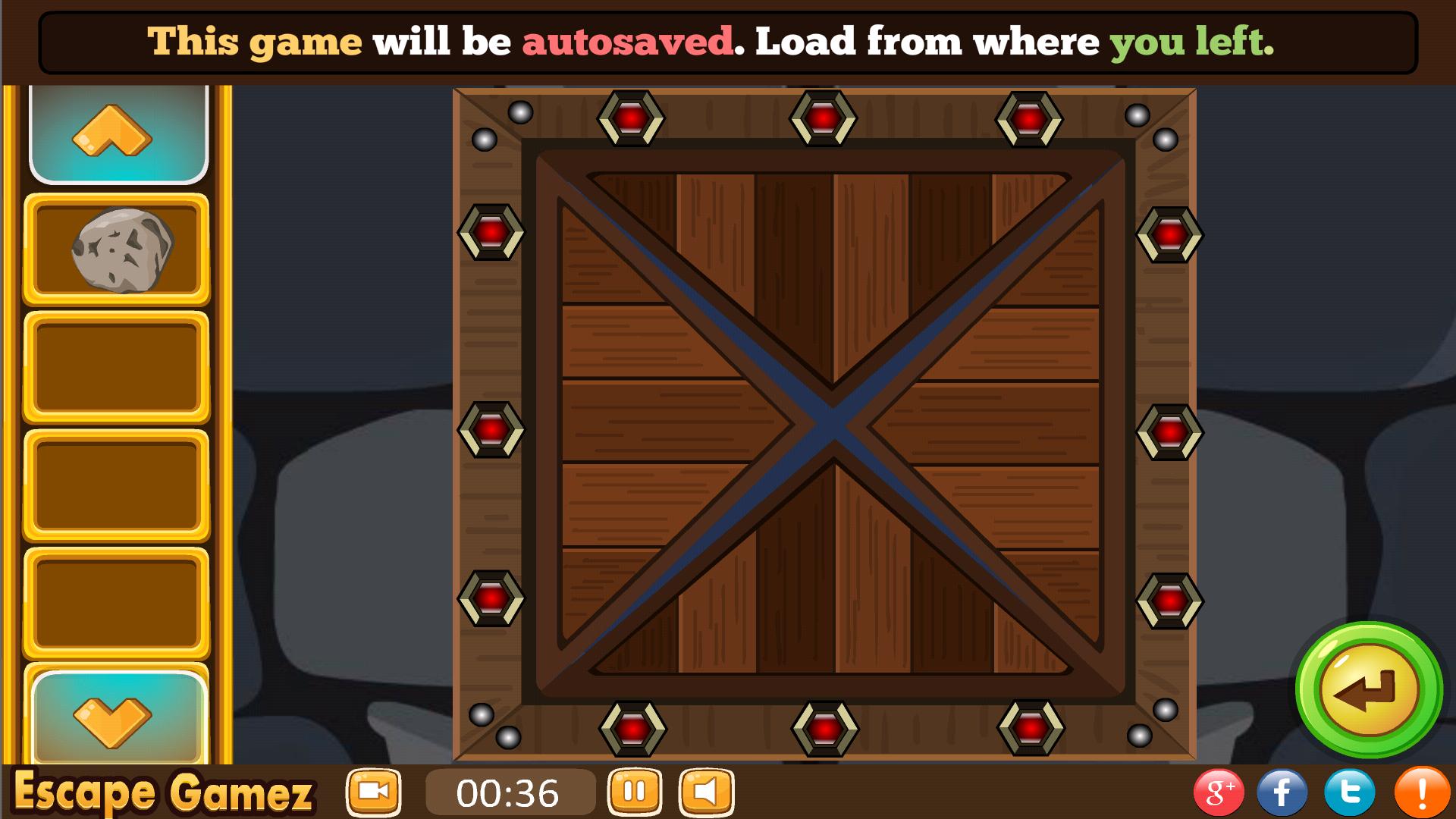The width and height of the screenshot is (1456, 819).
Task: Click the timer display showing 00:36
Action: coord(510,792)
